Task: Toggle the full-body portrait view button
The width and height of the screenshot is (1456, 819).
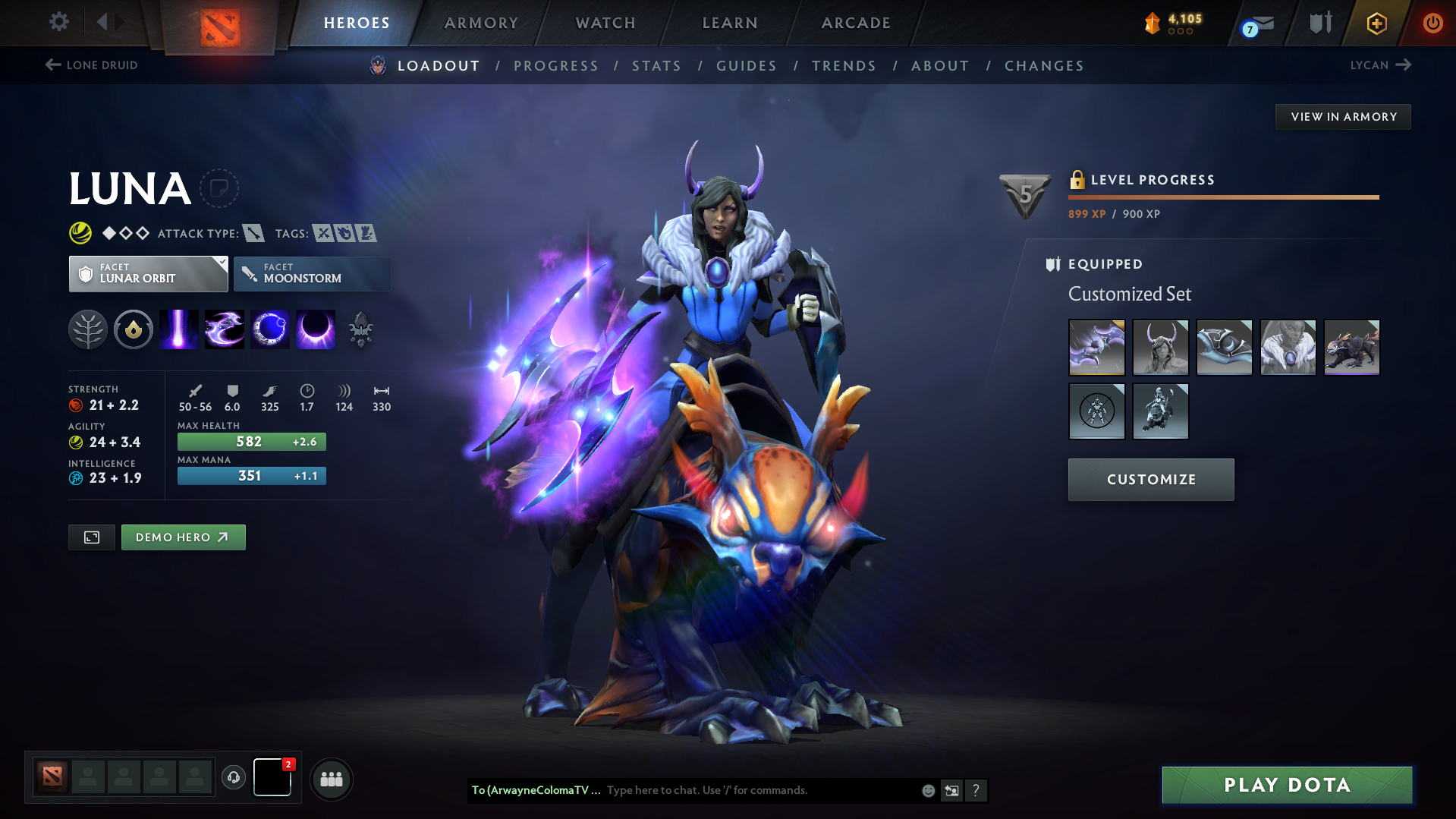Action: tap(91, 537)
